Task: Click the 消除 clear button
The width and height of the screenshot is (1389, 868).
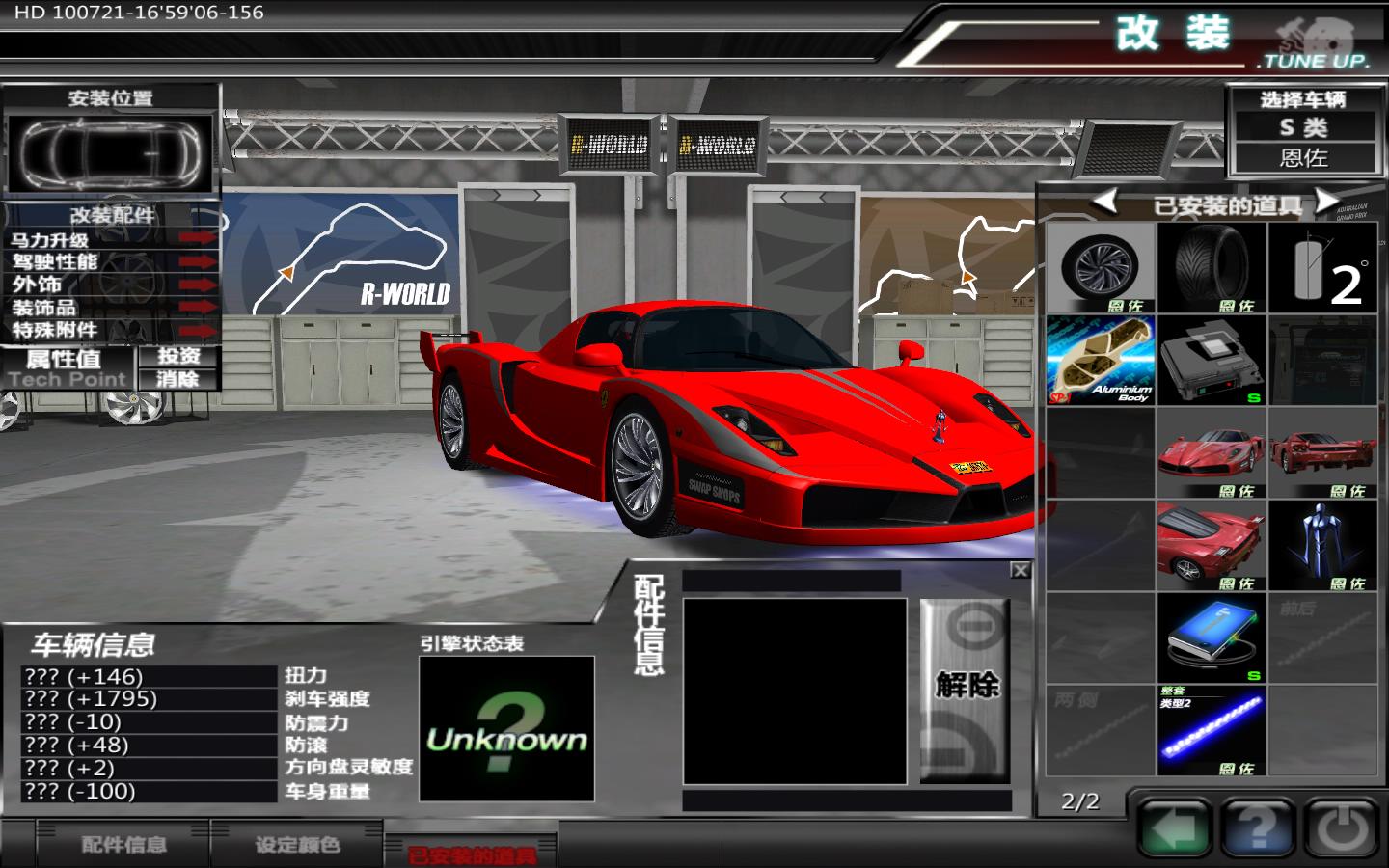Action: pyautogui.click(x=178, y=379)
